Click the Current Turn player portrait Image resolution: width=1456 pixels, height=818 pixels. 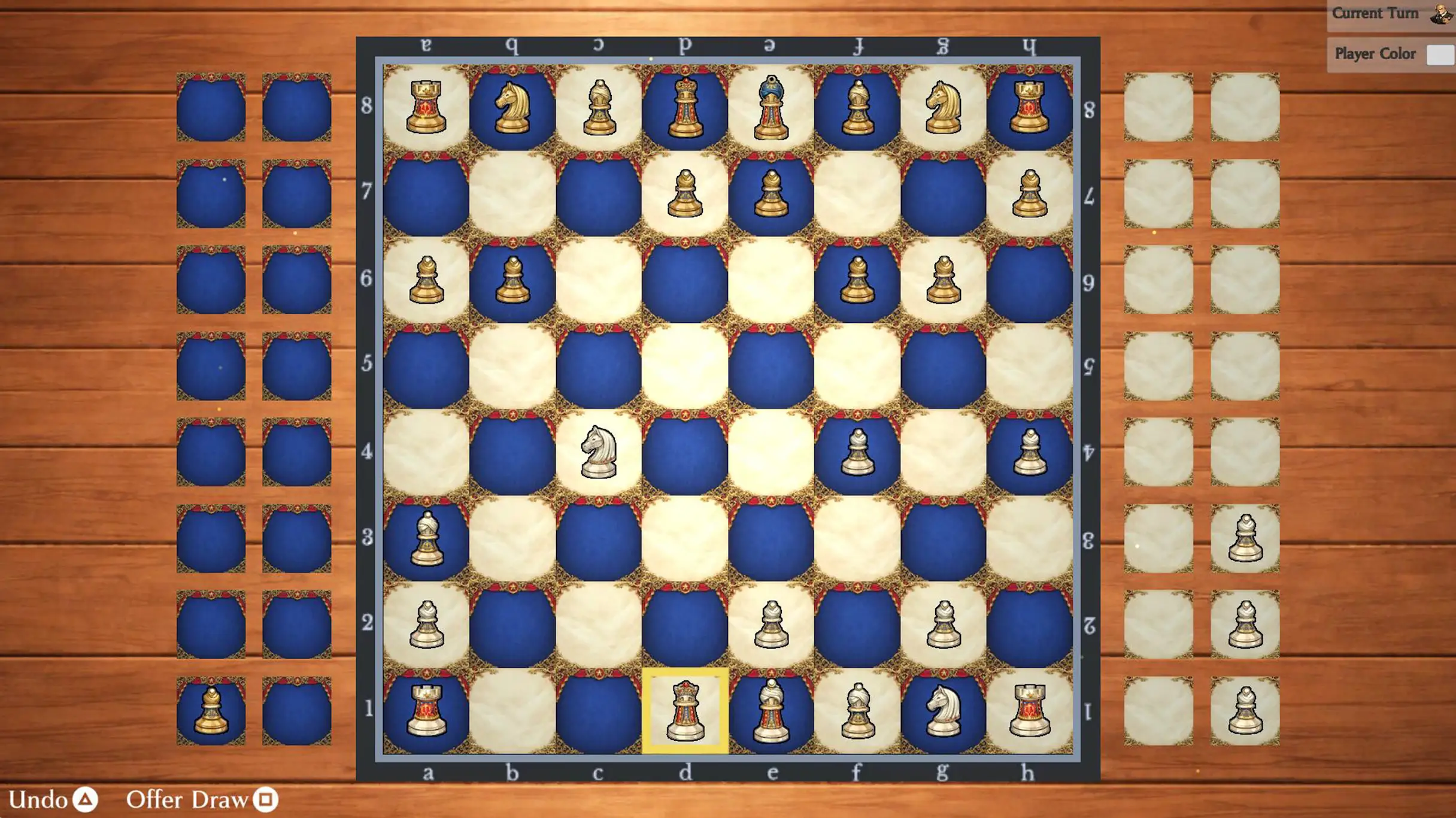[1436, 13]
